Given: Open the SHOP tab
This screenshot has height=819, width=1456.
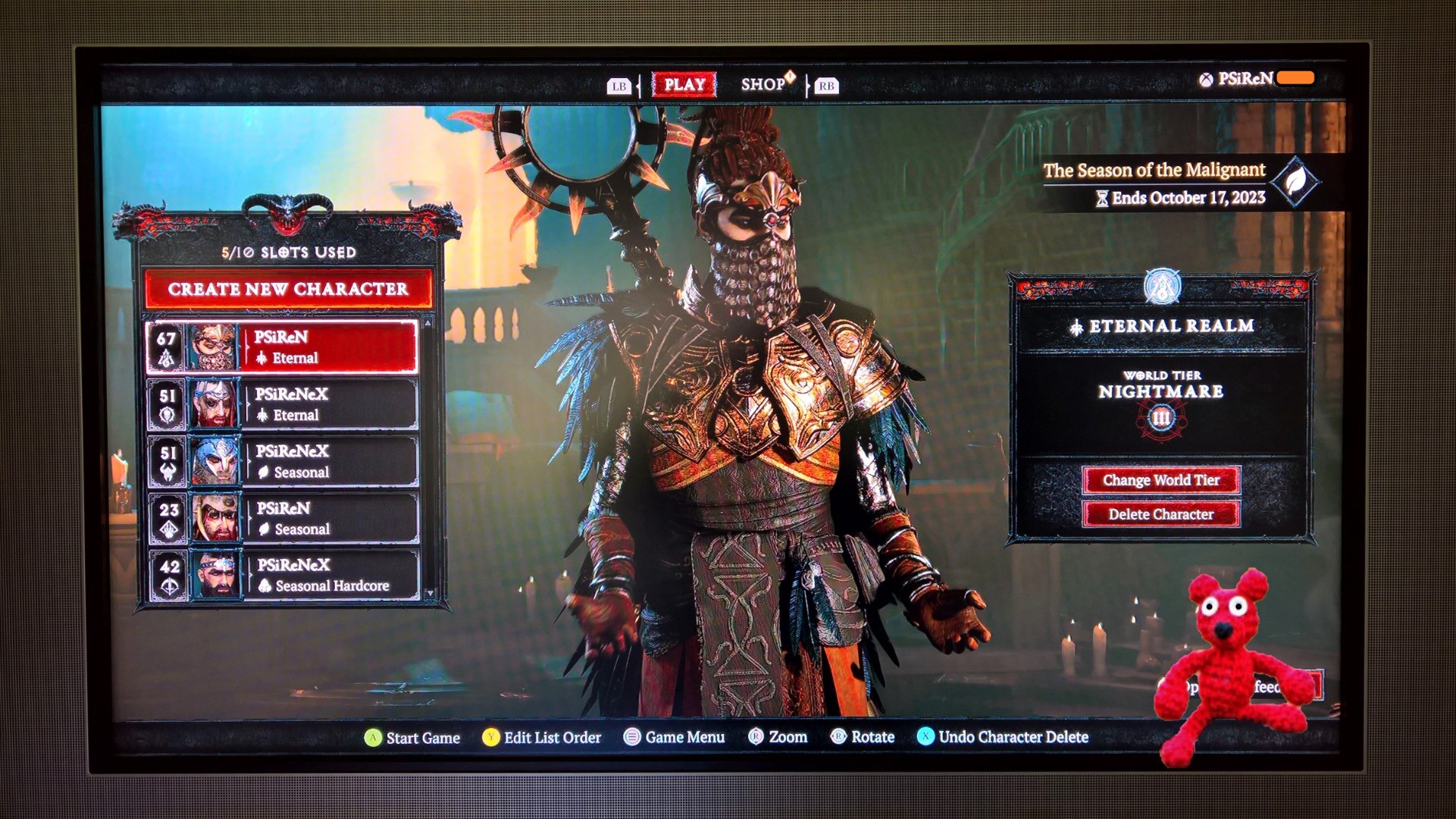Looking at the screenshot, I should click(764, 84).
